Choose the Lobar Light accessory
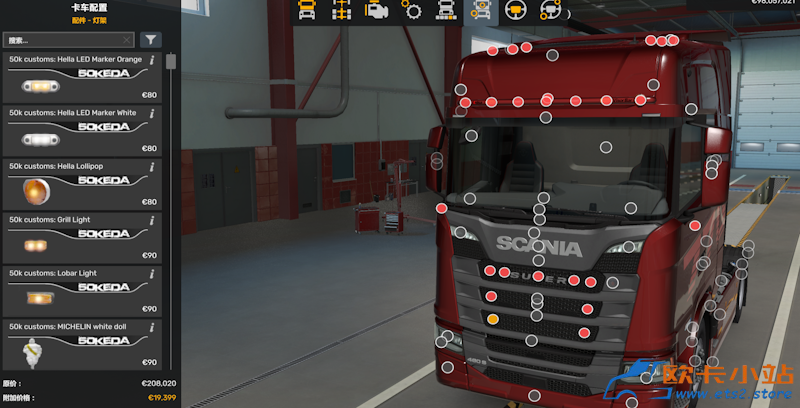The height and width of the screenshot is (408, 800). [x=80, y=292]
